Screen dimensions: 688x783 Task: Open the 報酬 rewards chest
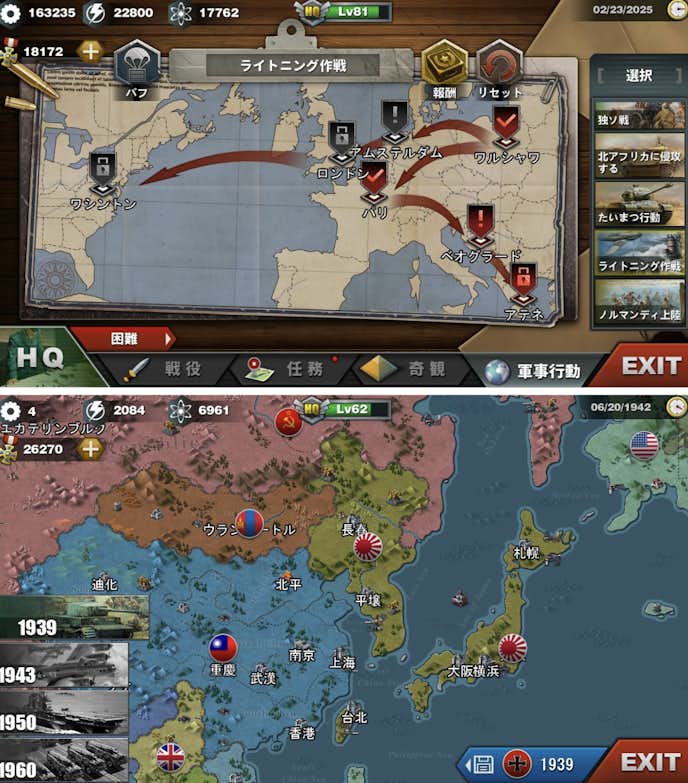click(x=445, y=66)
